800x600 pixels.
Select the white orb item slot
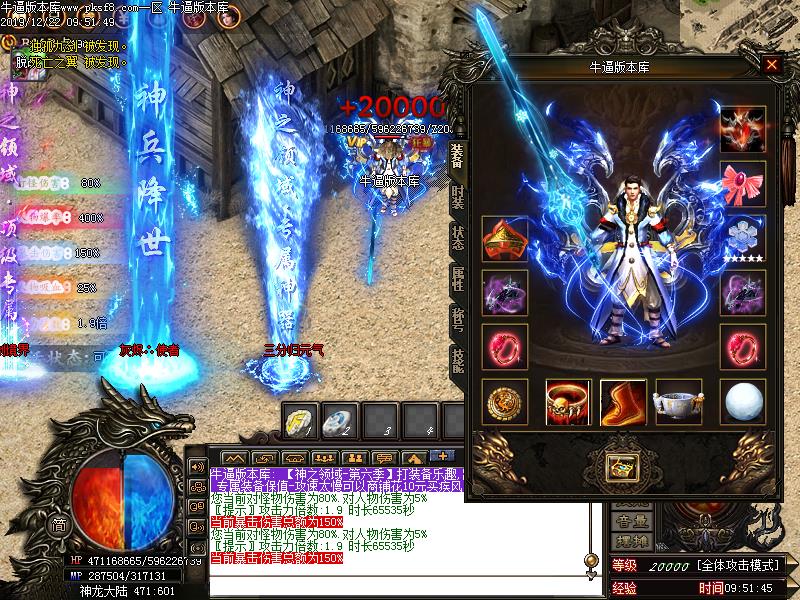[743, 402]
